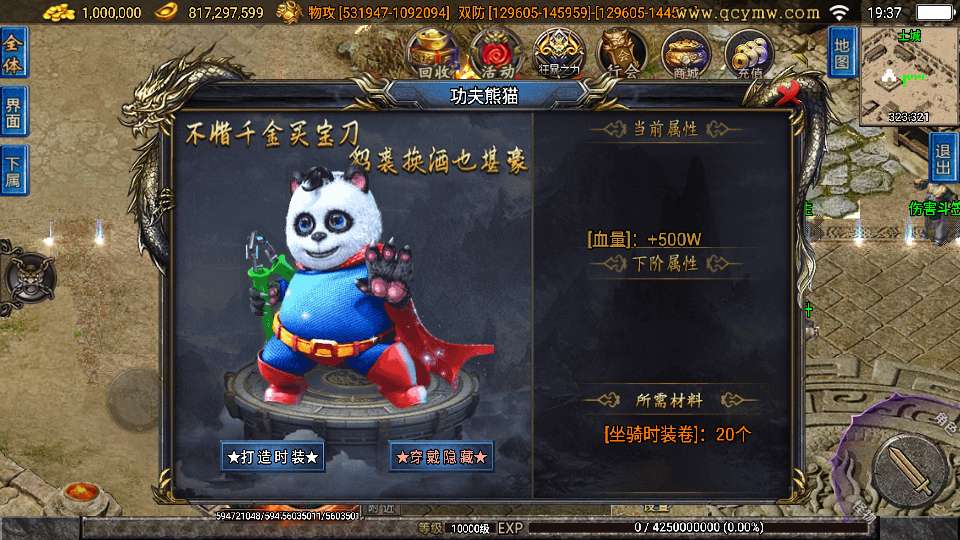Select the 下属 side button
960x540 pixels.
(x=14, y=169)
